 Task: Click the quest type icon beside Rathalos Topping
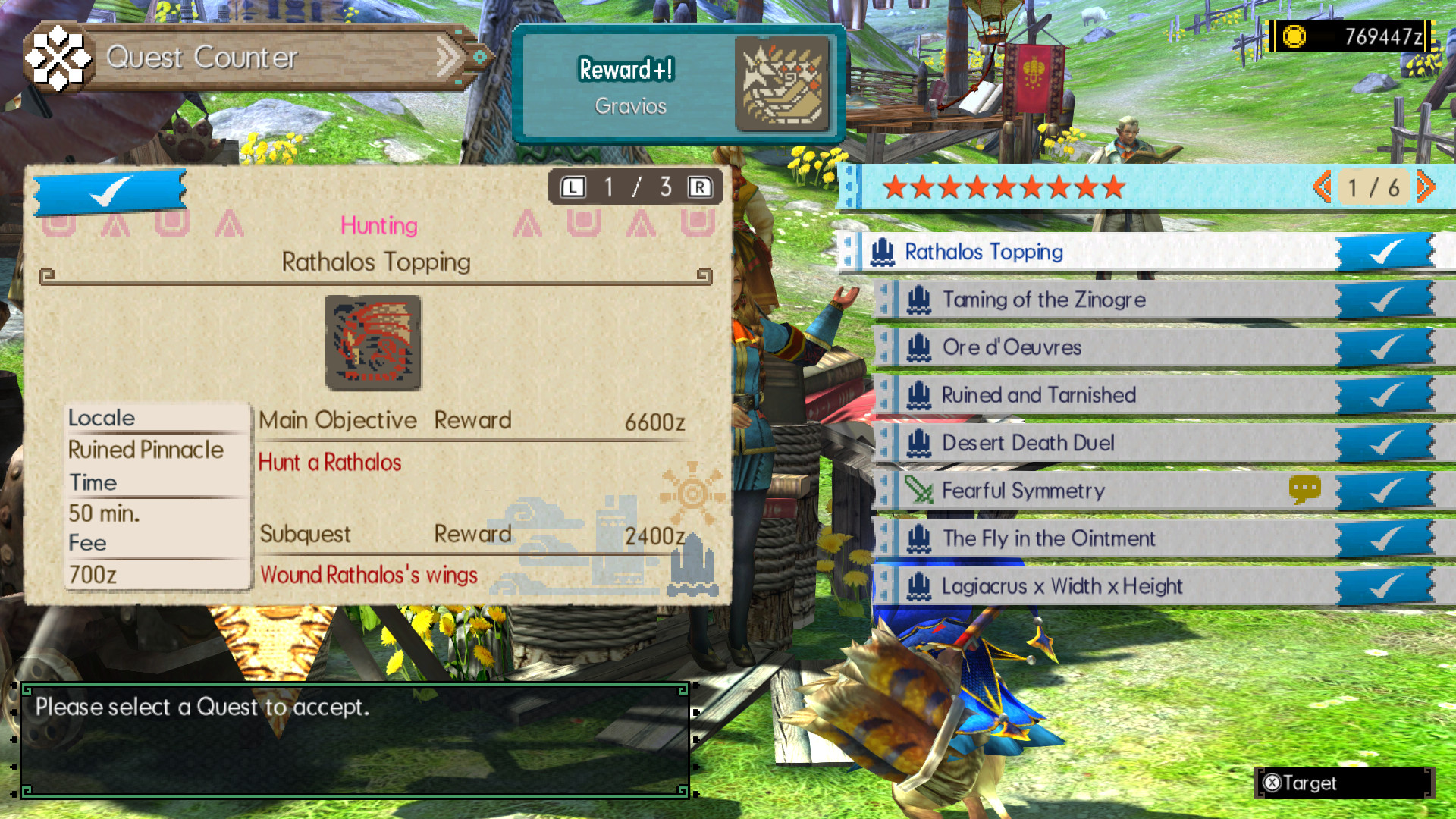click(882, 253)
